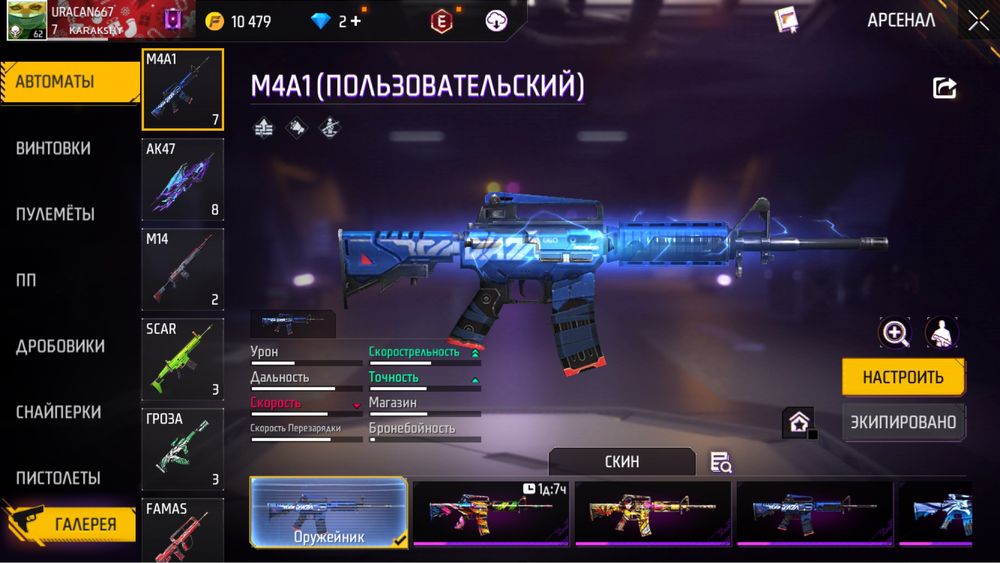Show the ПП weapon category
1000x563 pixels.
pos(26,280)
